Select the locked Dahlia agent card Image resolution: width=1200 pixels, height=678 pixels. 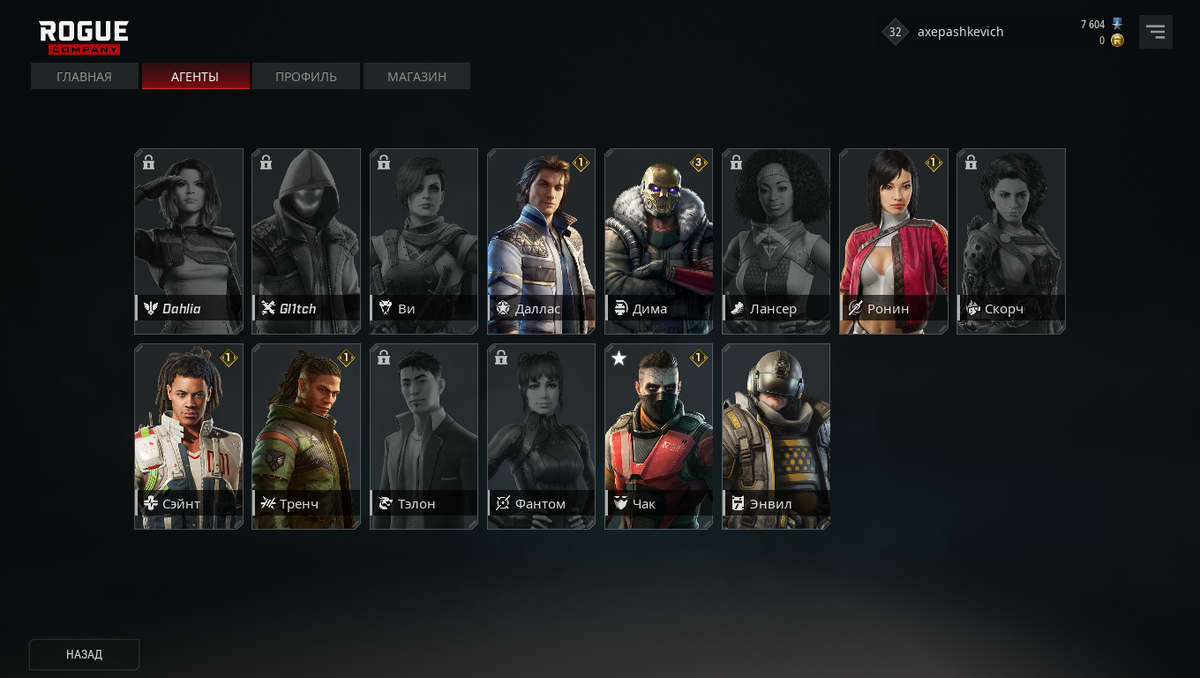[x=189, y=241]
